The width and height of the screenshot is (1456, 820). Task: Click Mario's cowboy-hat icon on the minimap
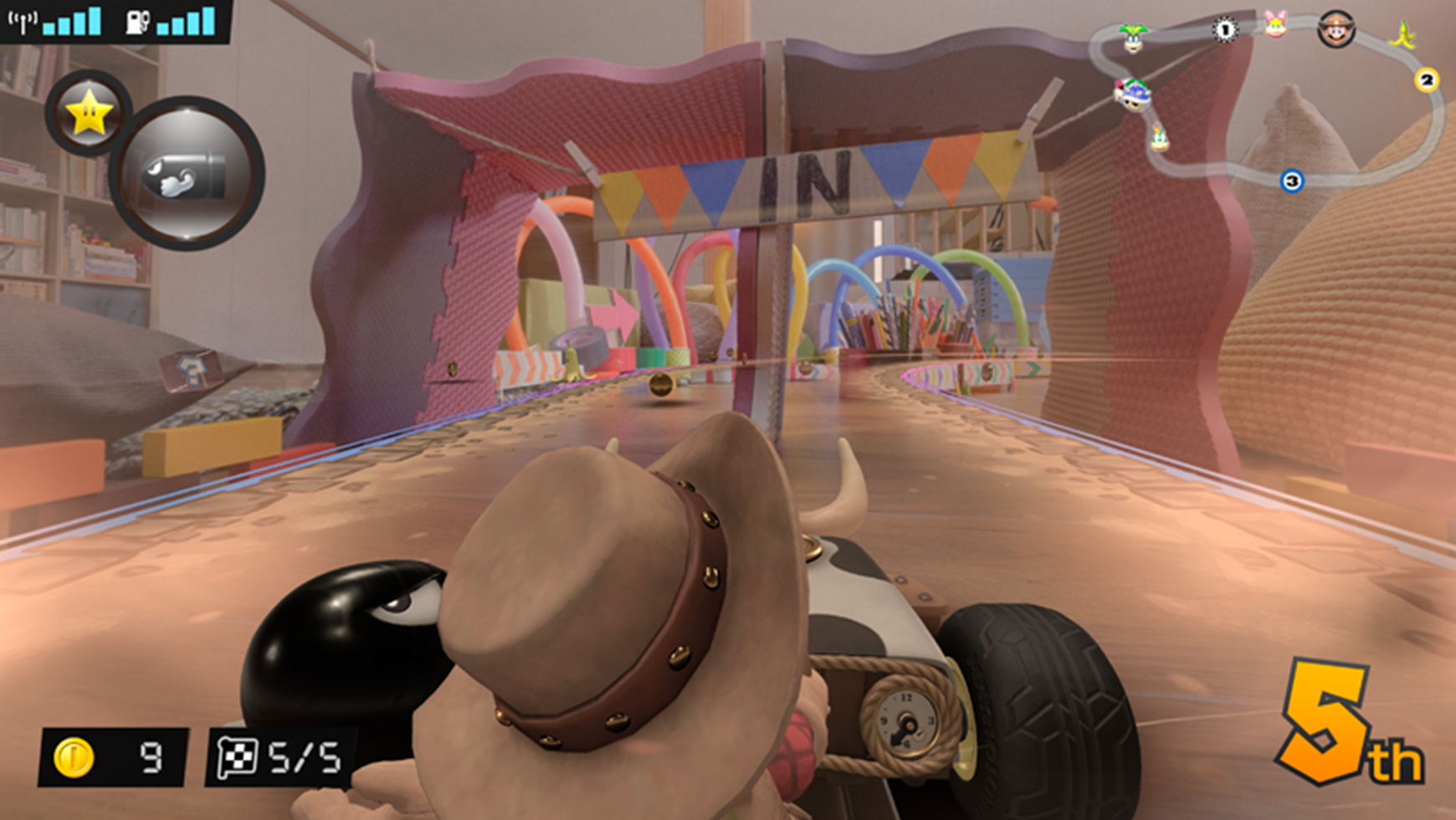1336,29
